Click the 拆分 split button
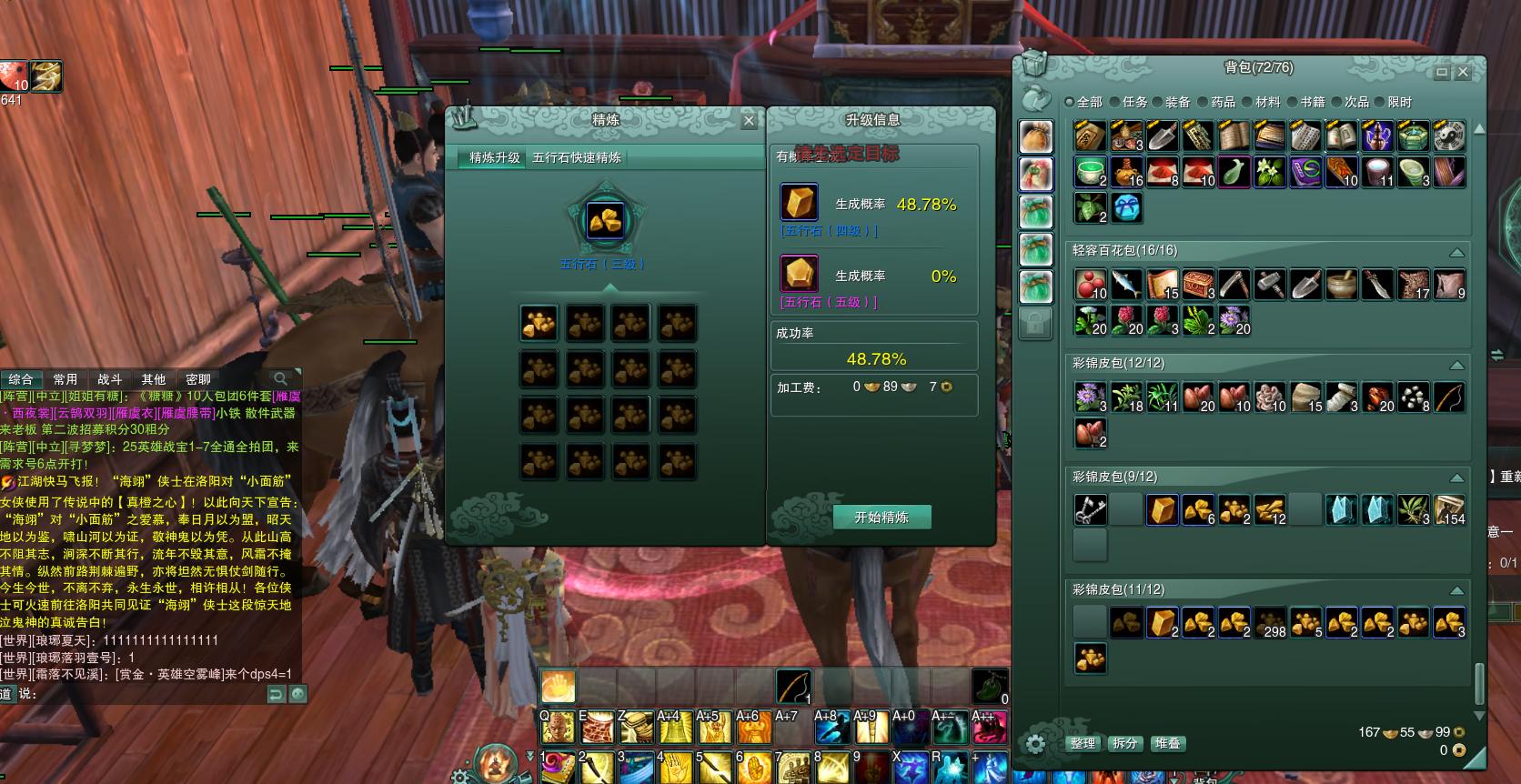This screenshot has height=784, width=1521. (1125, 743)
